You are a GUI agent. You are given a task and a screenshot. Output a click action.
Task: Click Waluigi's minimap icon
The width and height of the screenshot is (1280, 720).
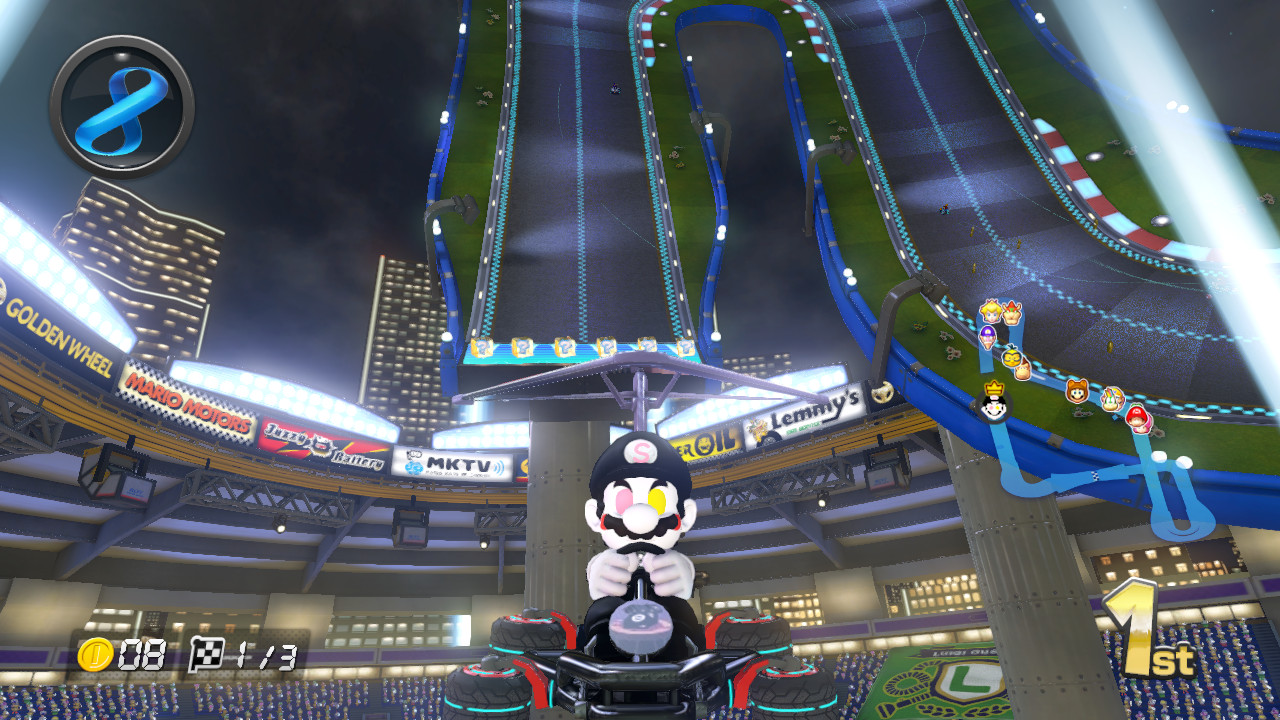pyautogui.click(x=988, y=336)
